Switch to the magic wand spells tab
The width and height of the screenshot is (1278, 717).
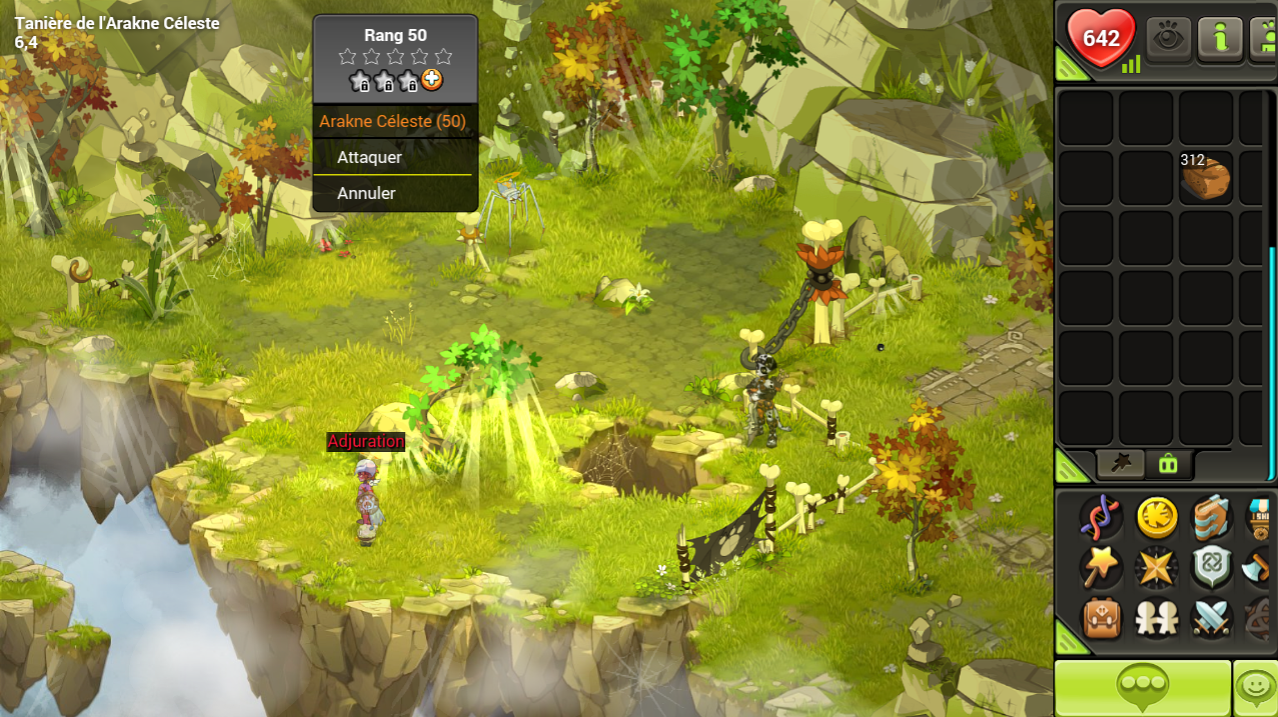click(1121, 463)
